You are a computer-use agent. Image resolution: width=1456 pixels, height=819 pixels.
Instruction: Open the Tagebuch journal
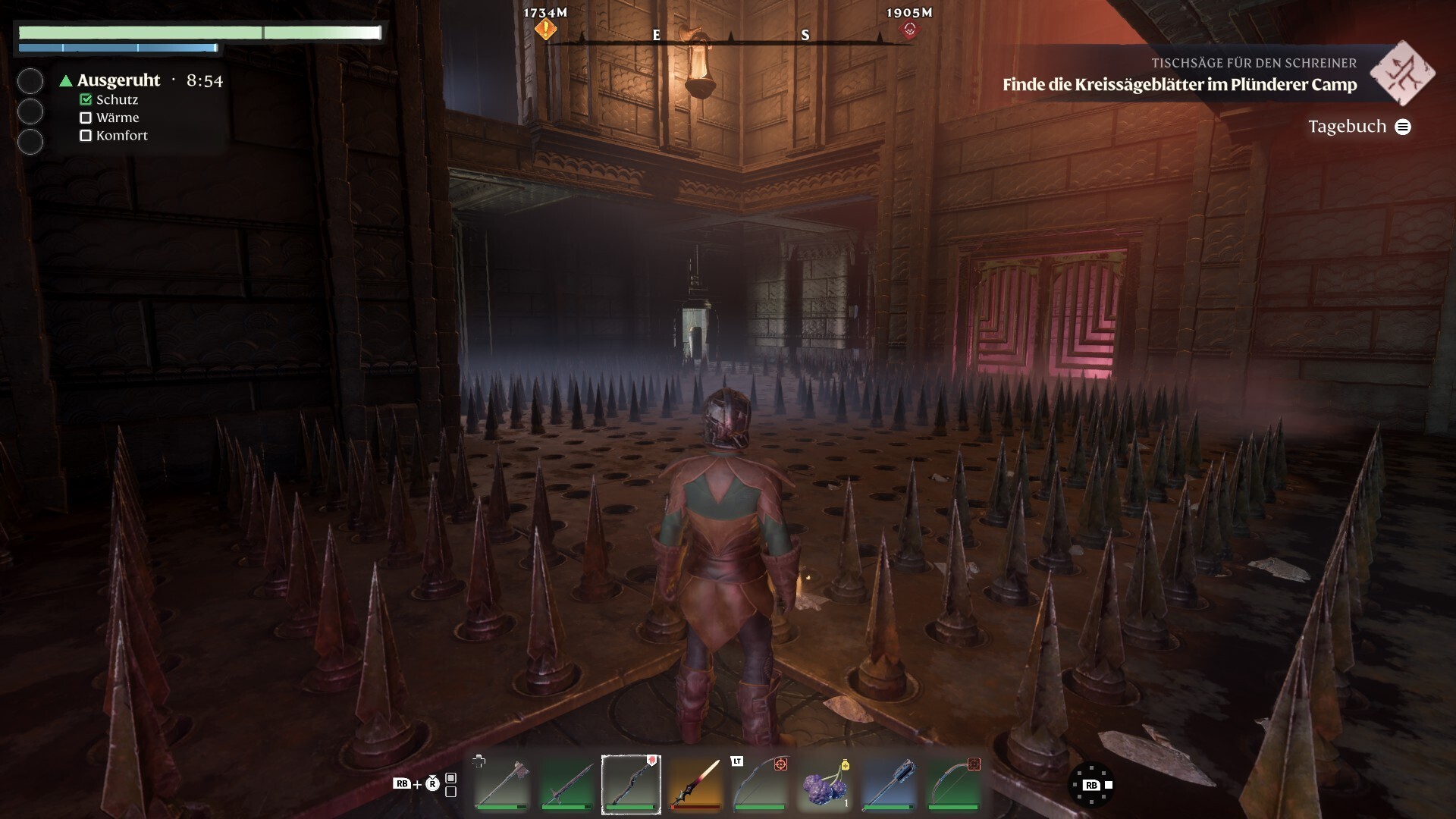point(1359,127)
